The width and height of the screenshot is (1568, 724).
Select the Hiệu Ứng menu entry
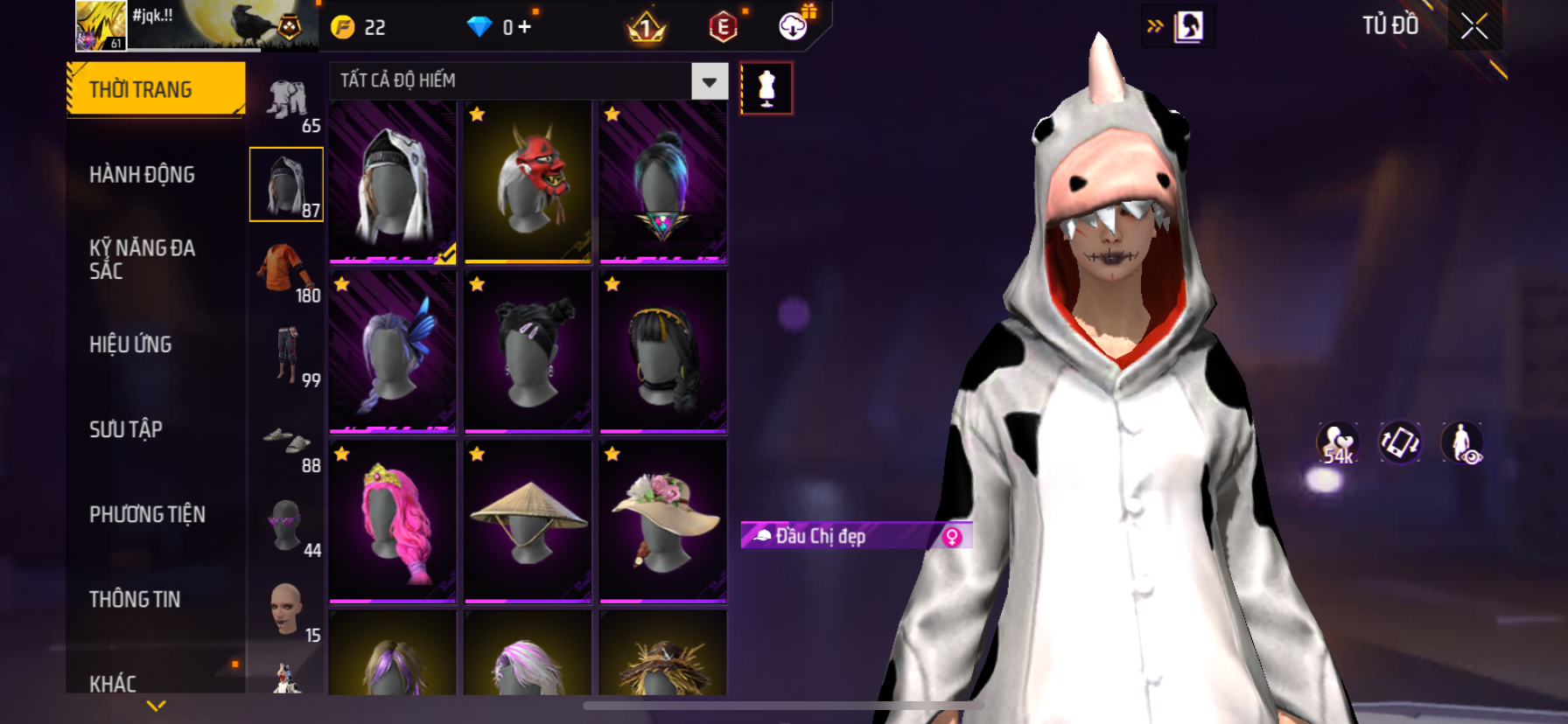coord(130,345)
